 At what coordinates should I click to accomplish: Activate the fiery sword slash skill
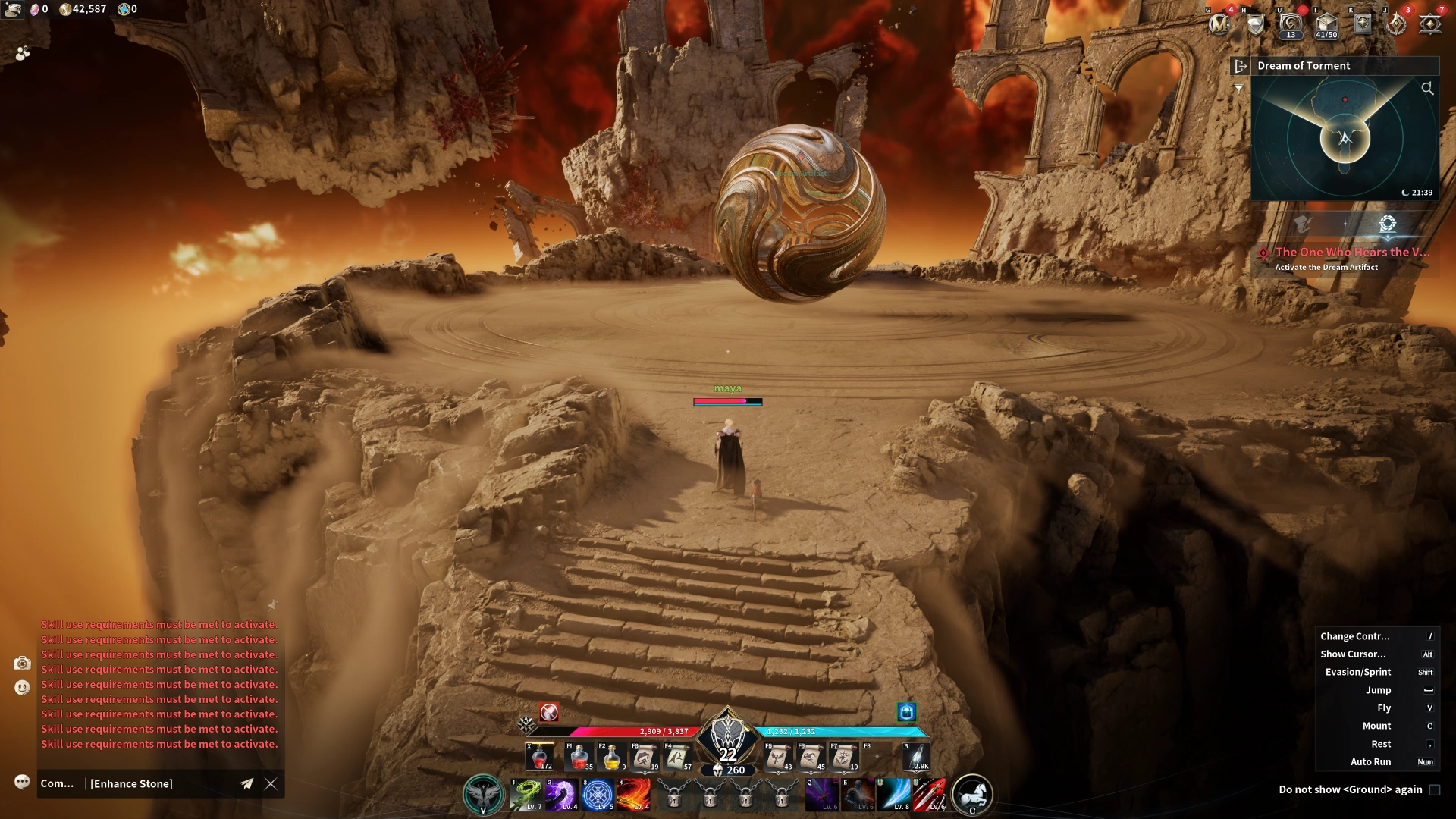[633, 795]
